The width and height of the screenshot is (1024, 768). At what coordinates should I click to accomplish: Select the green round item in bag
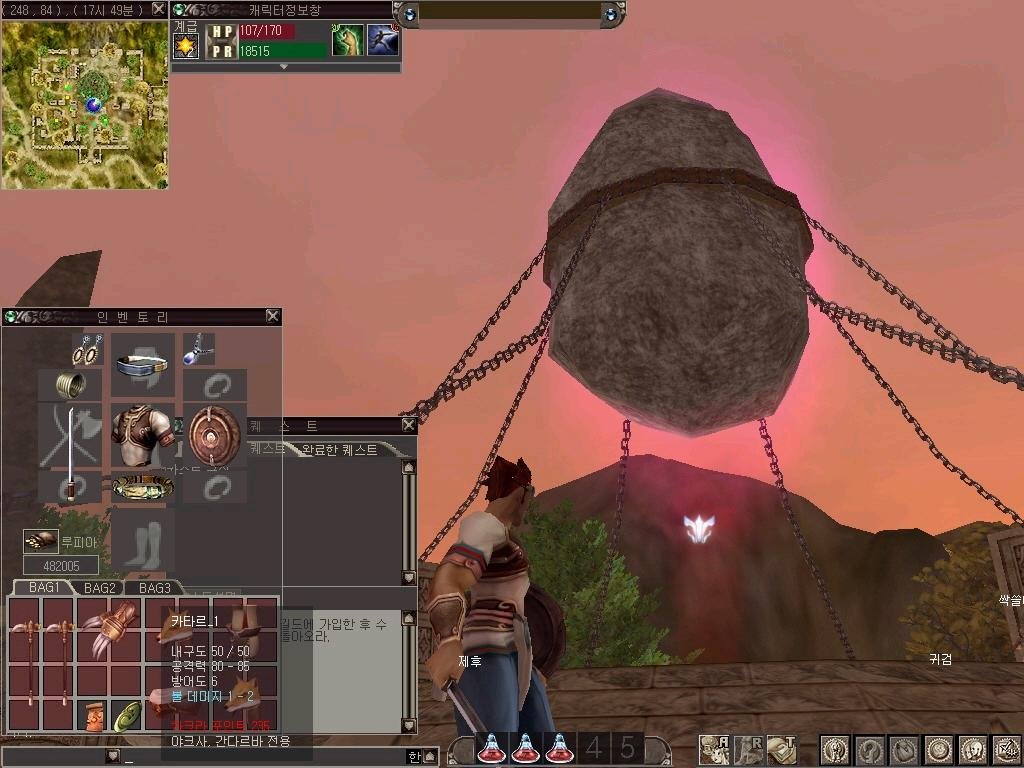point(126,715)
